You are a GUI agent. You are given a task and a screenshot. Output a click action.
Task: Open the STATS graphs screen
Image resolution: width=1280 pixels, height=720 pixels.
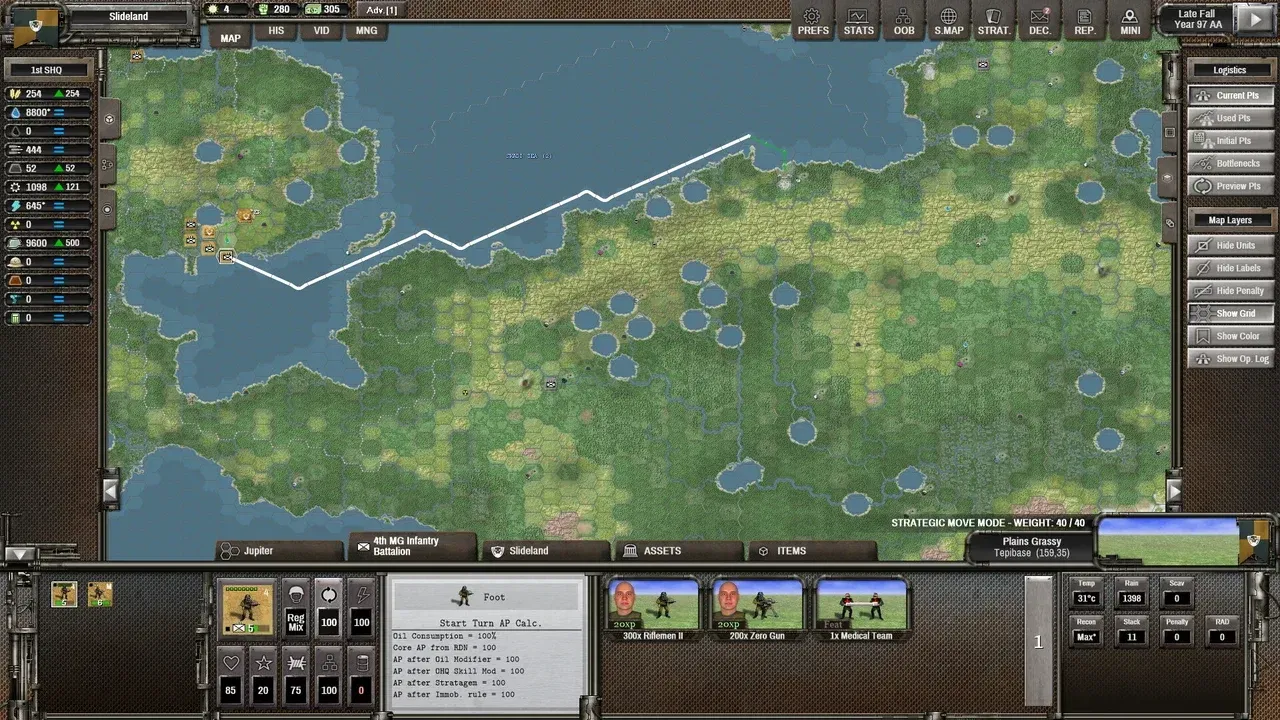[858, 21]
